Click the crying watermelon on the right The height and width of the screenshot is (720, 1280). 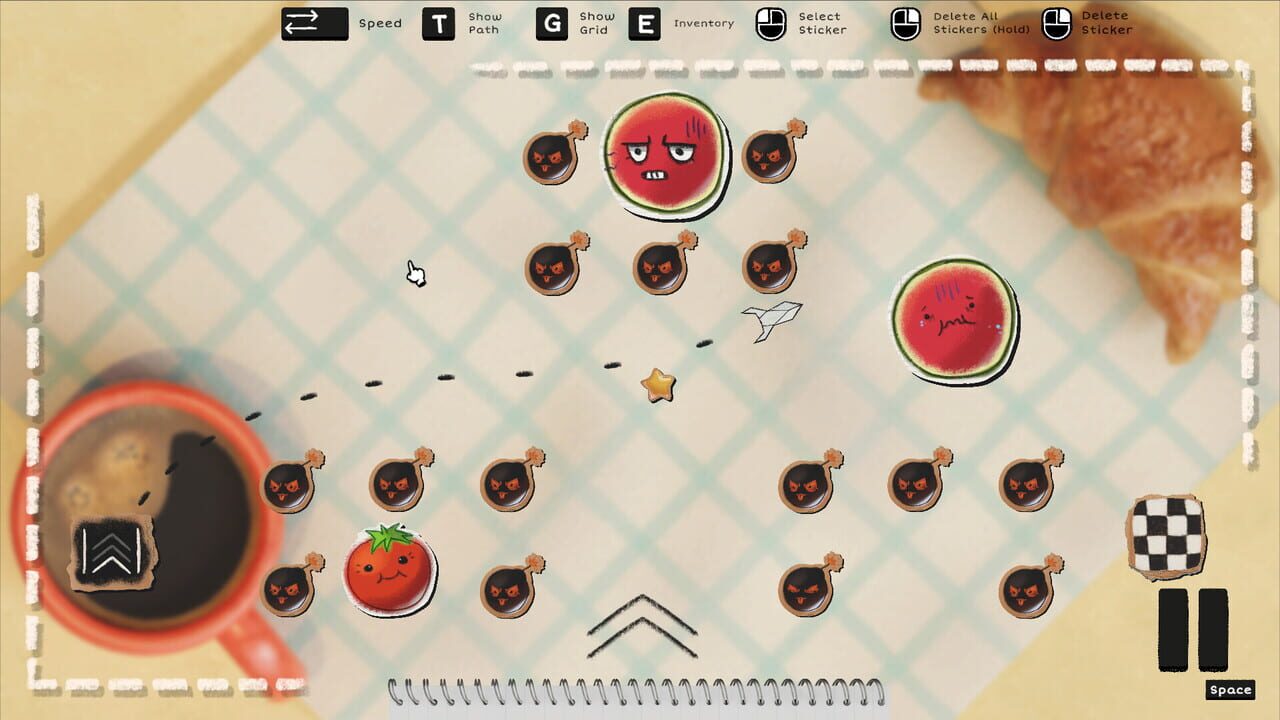click(x=952, y=320)
